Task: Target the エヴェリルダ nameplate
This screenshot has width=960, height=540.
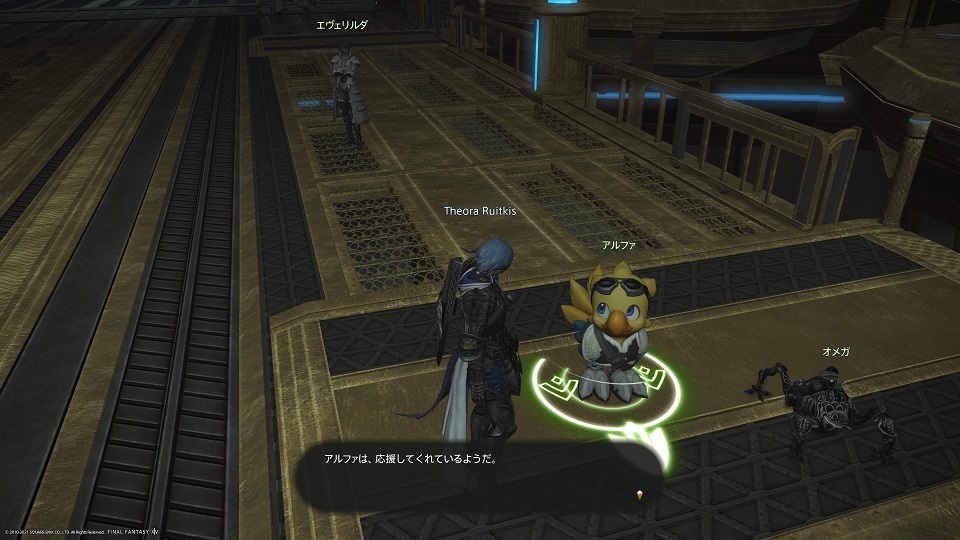Action: tap(342, 27)
